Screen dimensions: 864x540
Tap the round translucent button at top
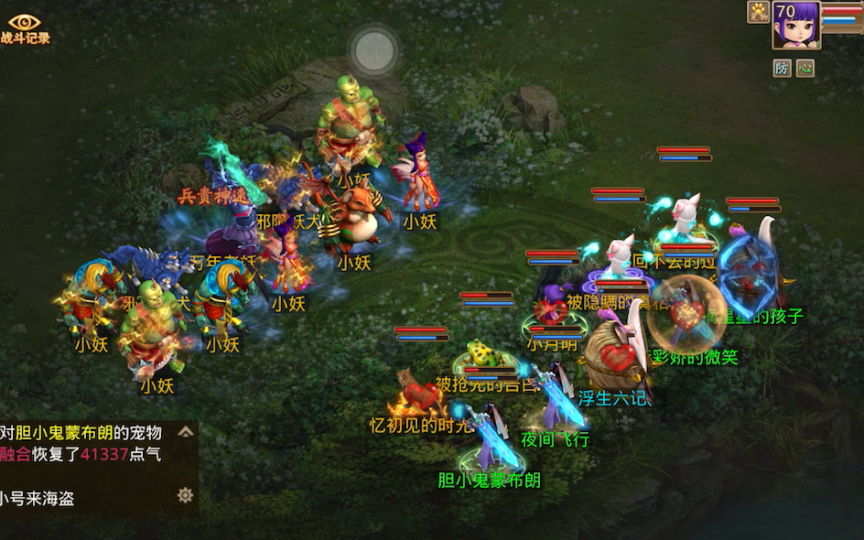[375, 51]
